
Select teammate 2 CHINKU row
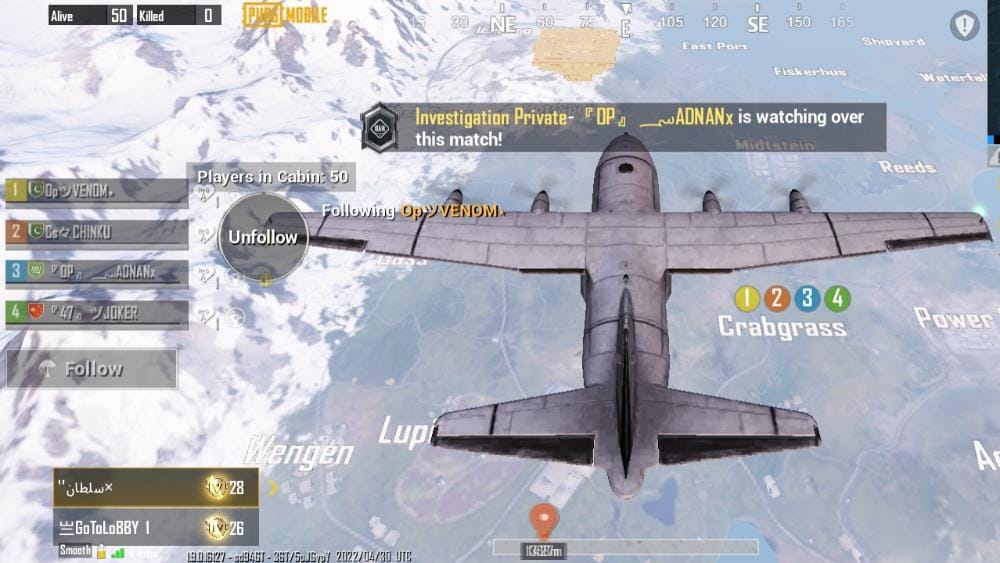(97, 232)
